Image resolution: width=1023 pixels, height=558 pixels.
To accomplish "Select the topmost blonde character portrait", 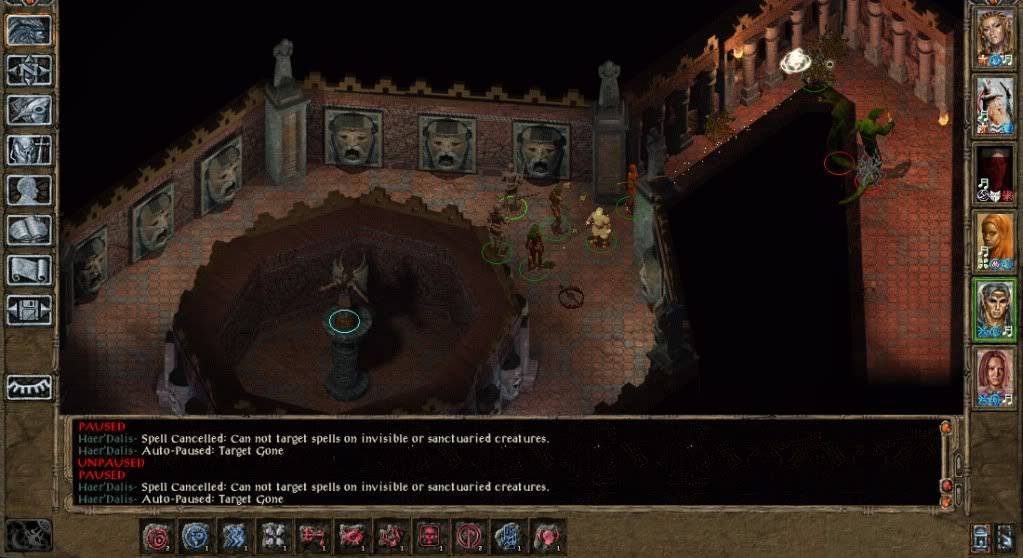I will pos(995,38).
